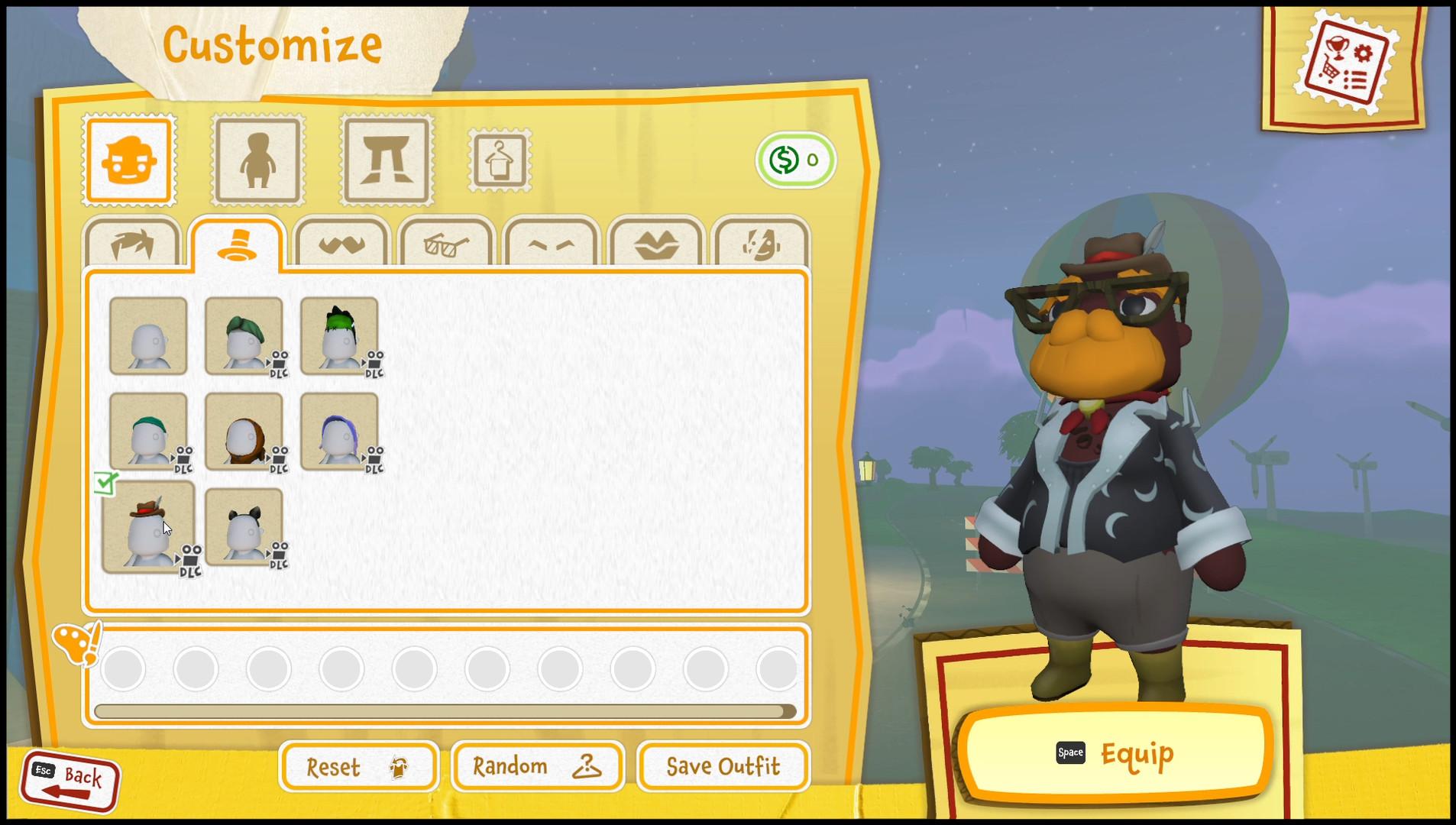Open the eyebrows tab
The height and width of the screenshot is (825, 1456).
[x=550, y=243]
